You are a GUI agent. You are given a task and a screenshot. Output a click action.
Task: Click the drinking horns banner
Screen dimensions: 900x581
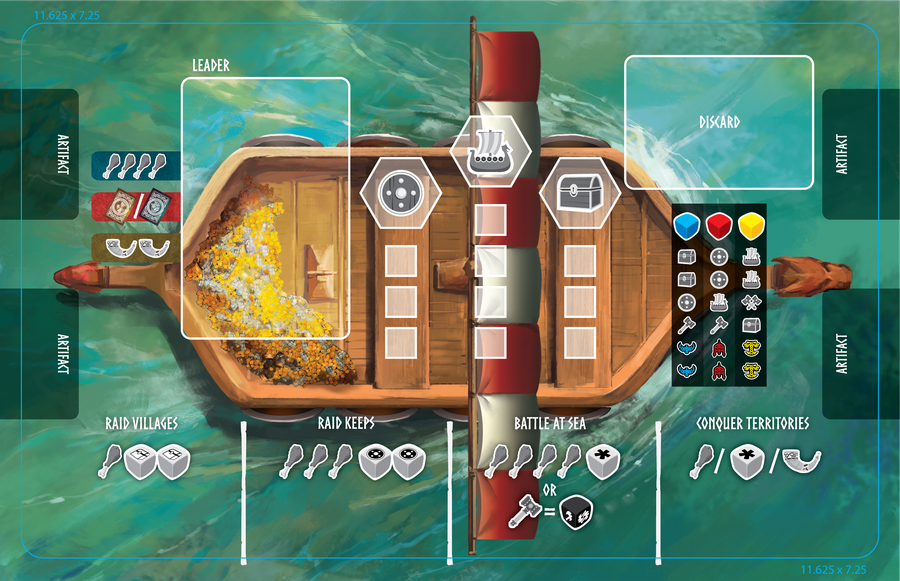tap(136, 248)
